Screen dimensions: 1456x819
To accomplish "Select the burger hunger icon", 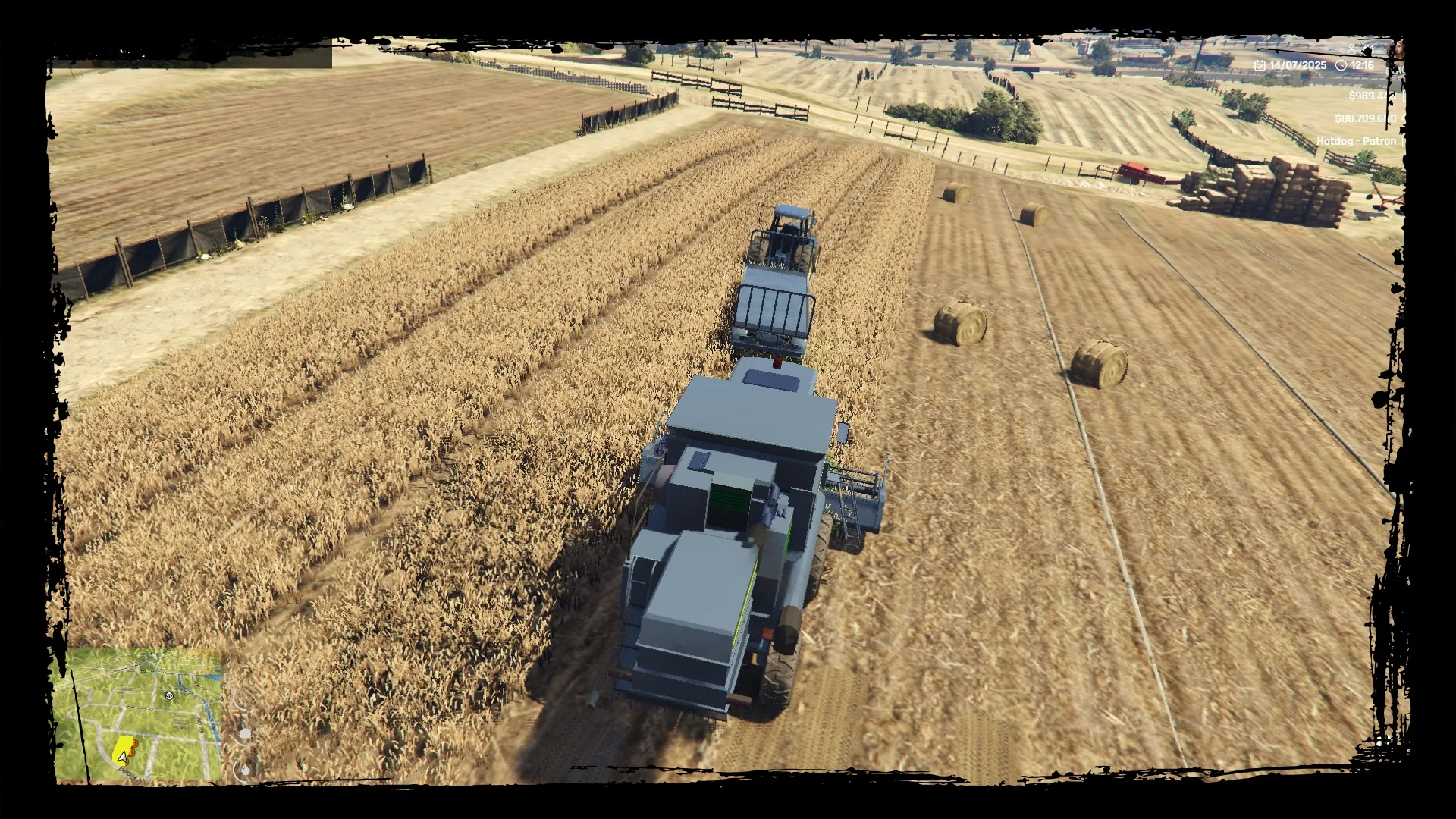I will coord(244,733).
